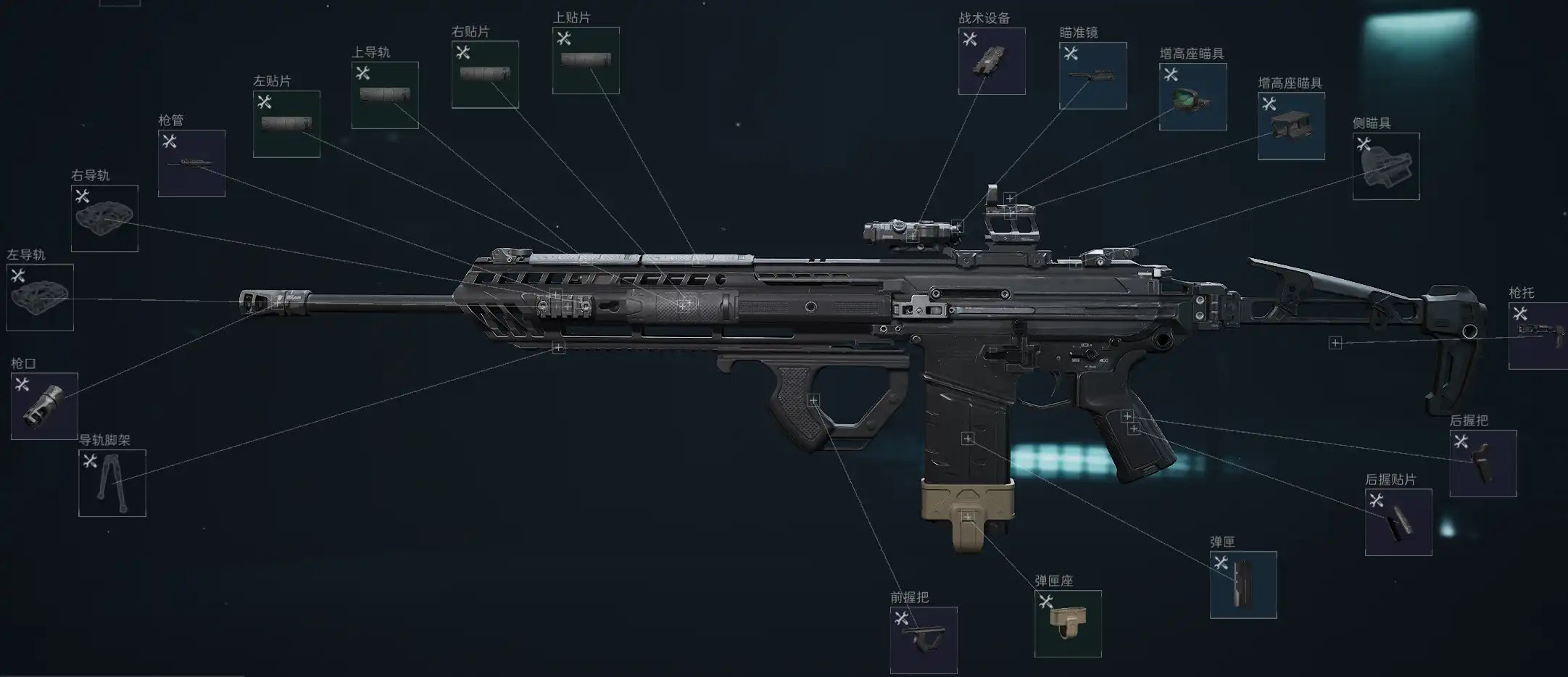Select the 后握把 rear grip slot
This screenshot has height=677, width=1568.
coord(1482,464)
